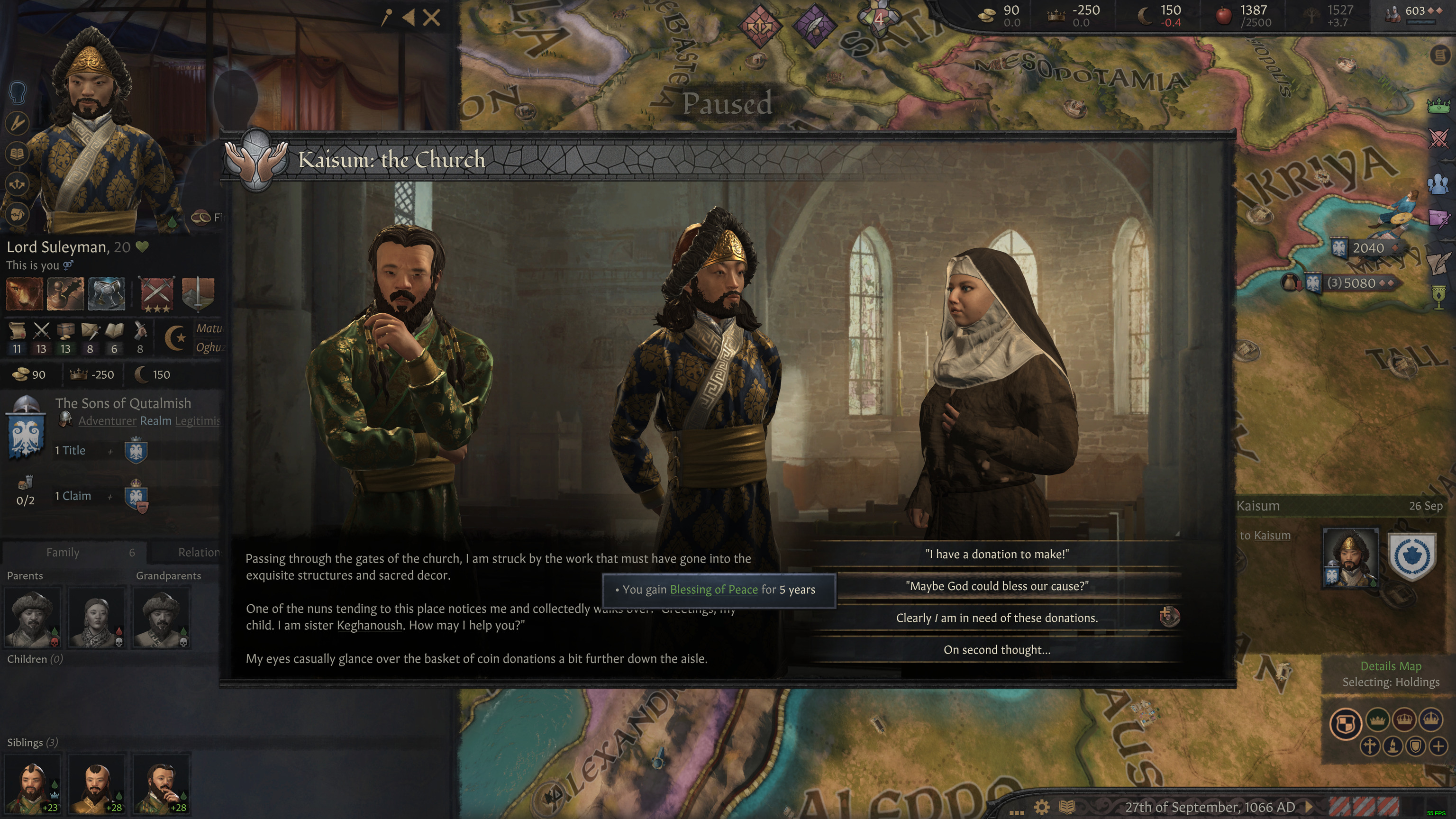Viewport: 1456px width, 819px height.
Task: Choose the 'I have a donation to make!' option
Action: pyautogui.click(x=997, y=555)
